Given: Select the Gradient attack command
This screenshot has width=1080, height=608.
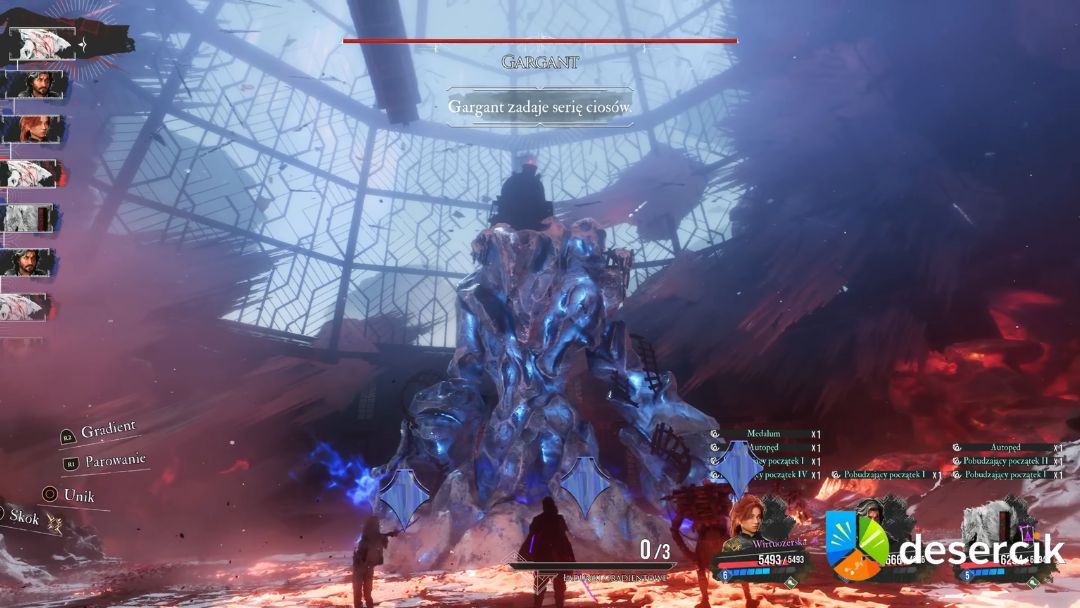Looking at the screenshot, I should click(x=108, y=430).
